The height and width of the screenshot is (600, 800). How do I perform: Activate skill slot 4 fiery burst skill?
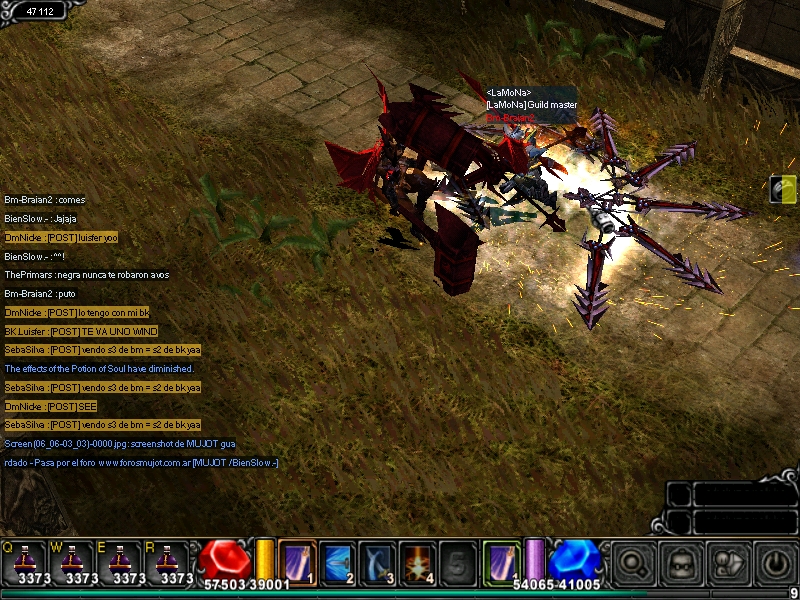(417, 560)
